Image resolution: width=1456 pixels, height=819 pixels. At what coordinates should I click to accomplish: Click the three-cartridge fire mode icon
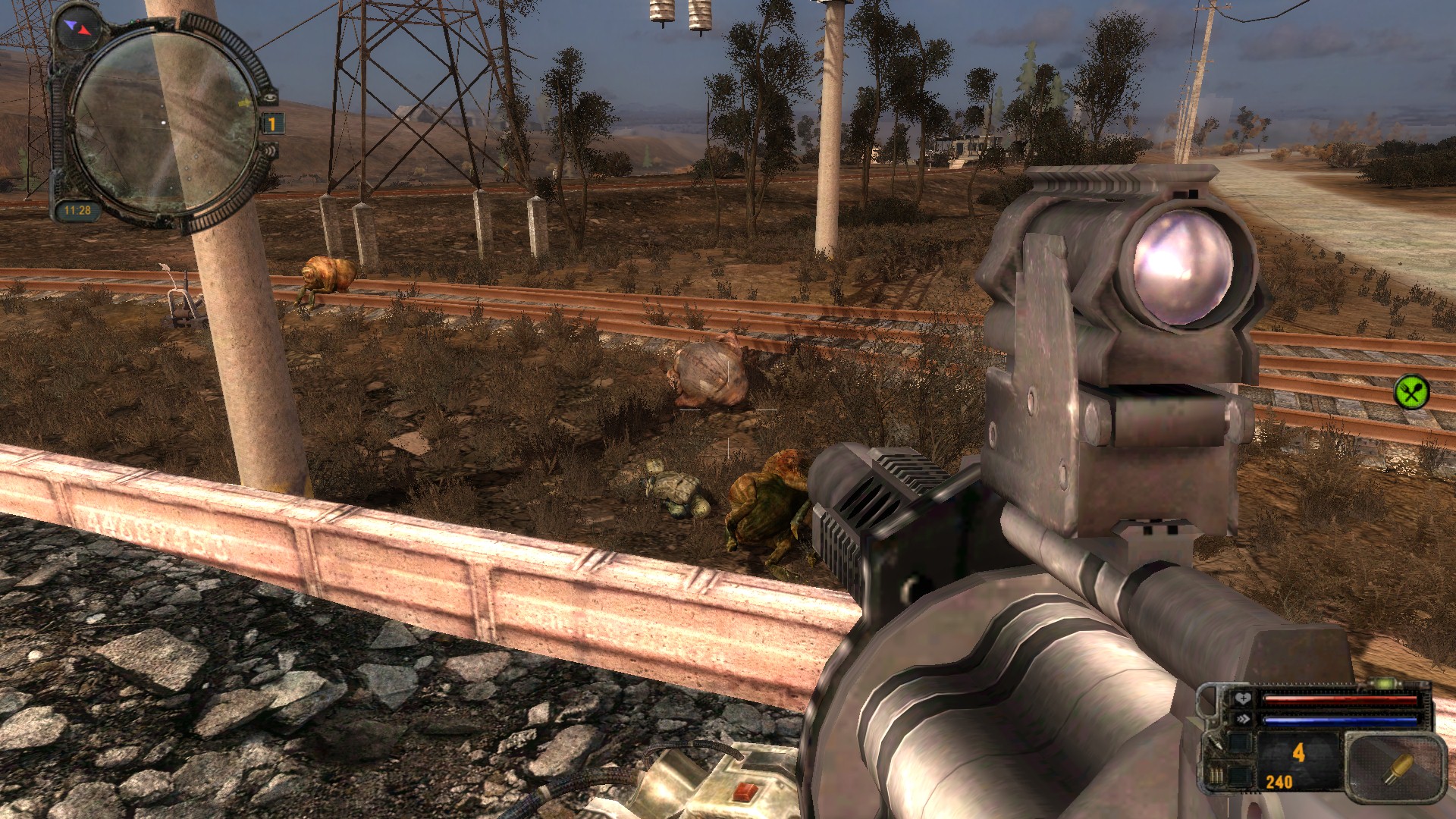(x=1216, y=776)
